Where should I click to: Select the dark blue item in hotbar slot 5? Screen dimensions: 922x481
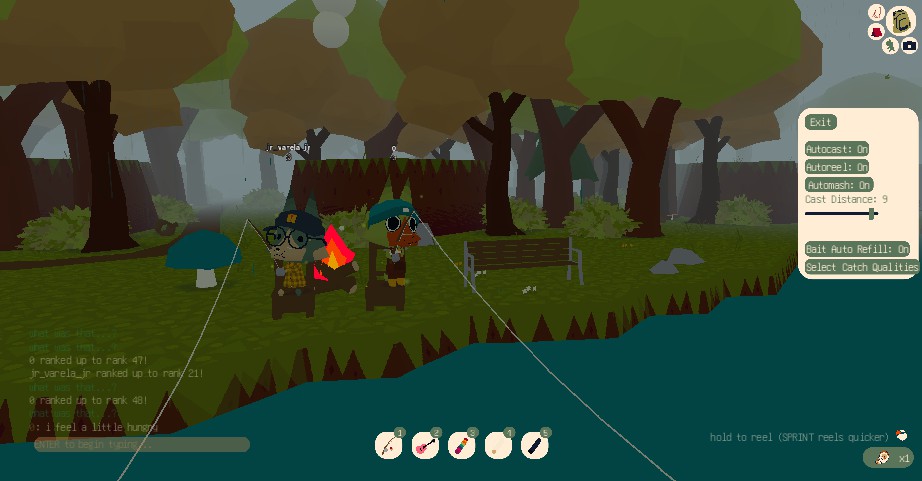[534, 445]
